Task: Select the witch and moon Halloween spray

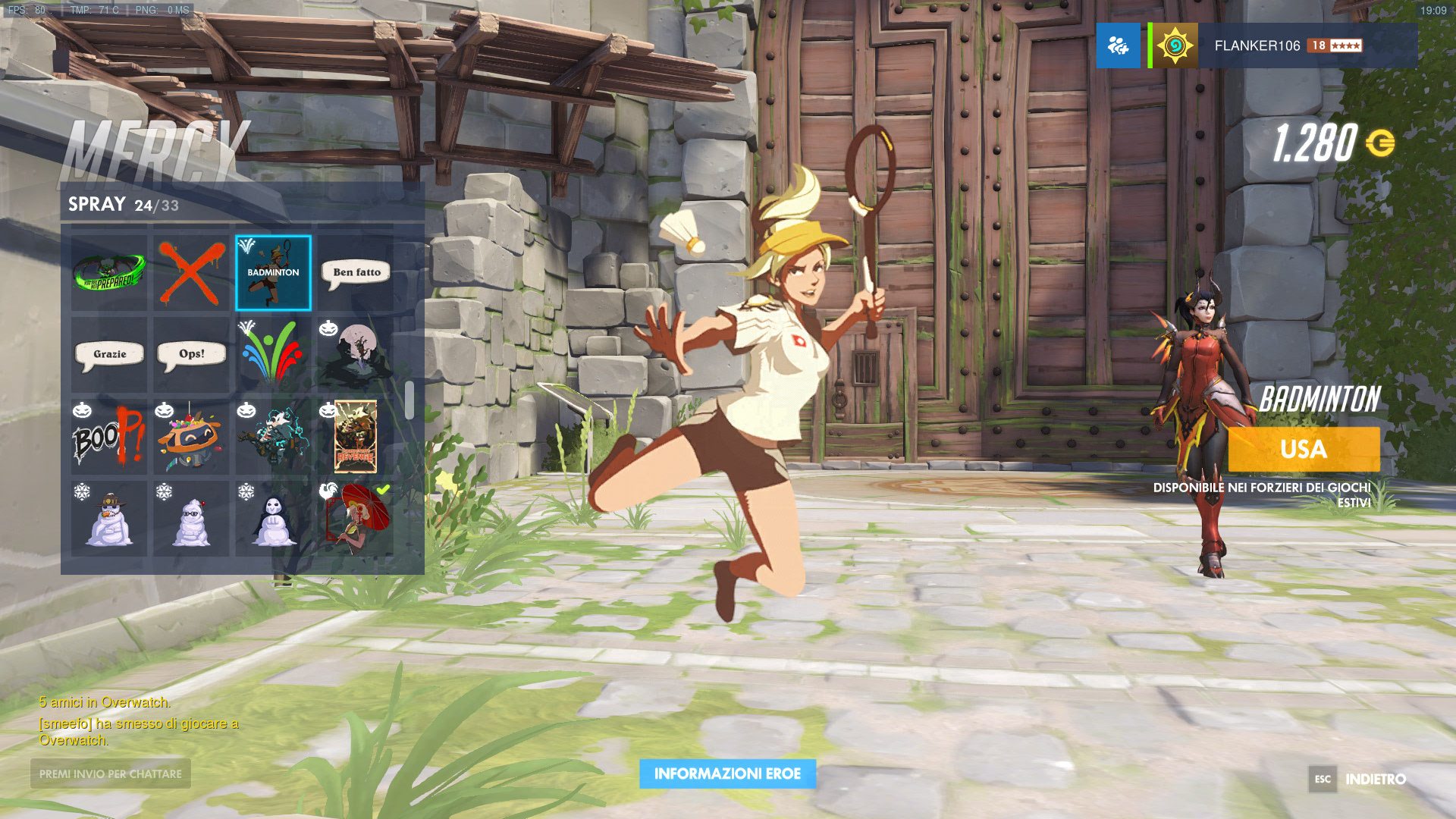Action: [x=356, y=354]
